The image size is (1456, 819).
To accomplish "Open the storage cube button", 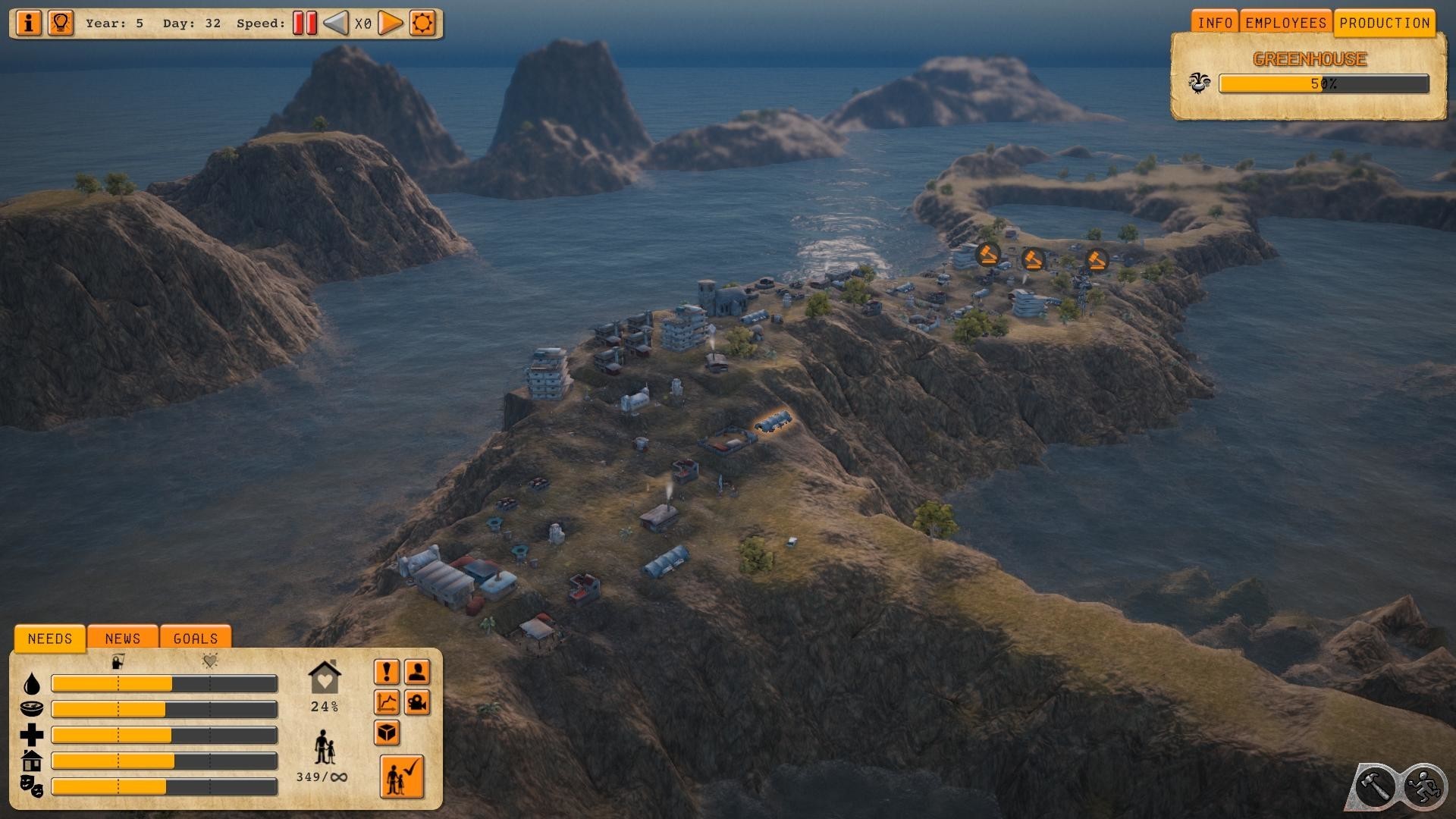I will (387, 733).
